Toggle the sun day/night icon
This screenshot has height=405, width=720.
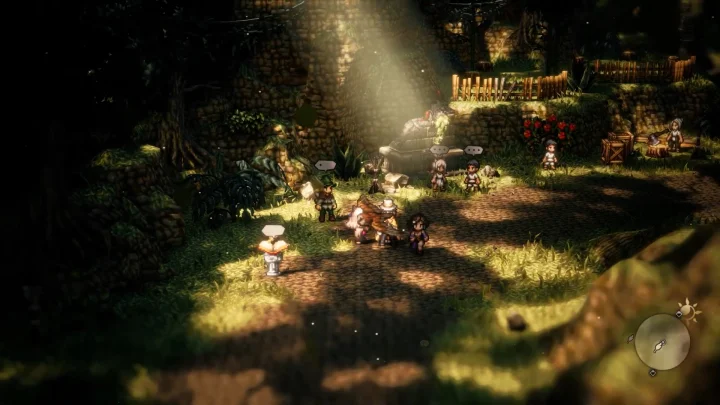pos(687,309)
